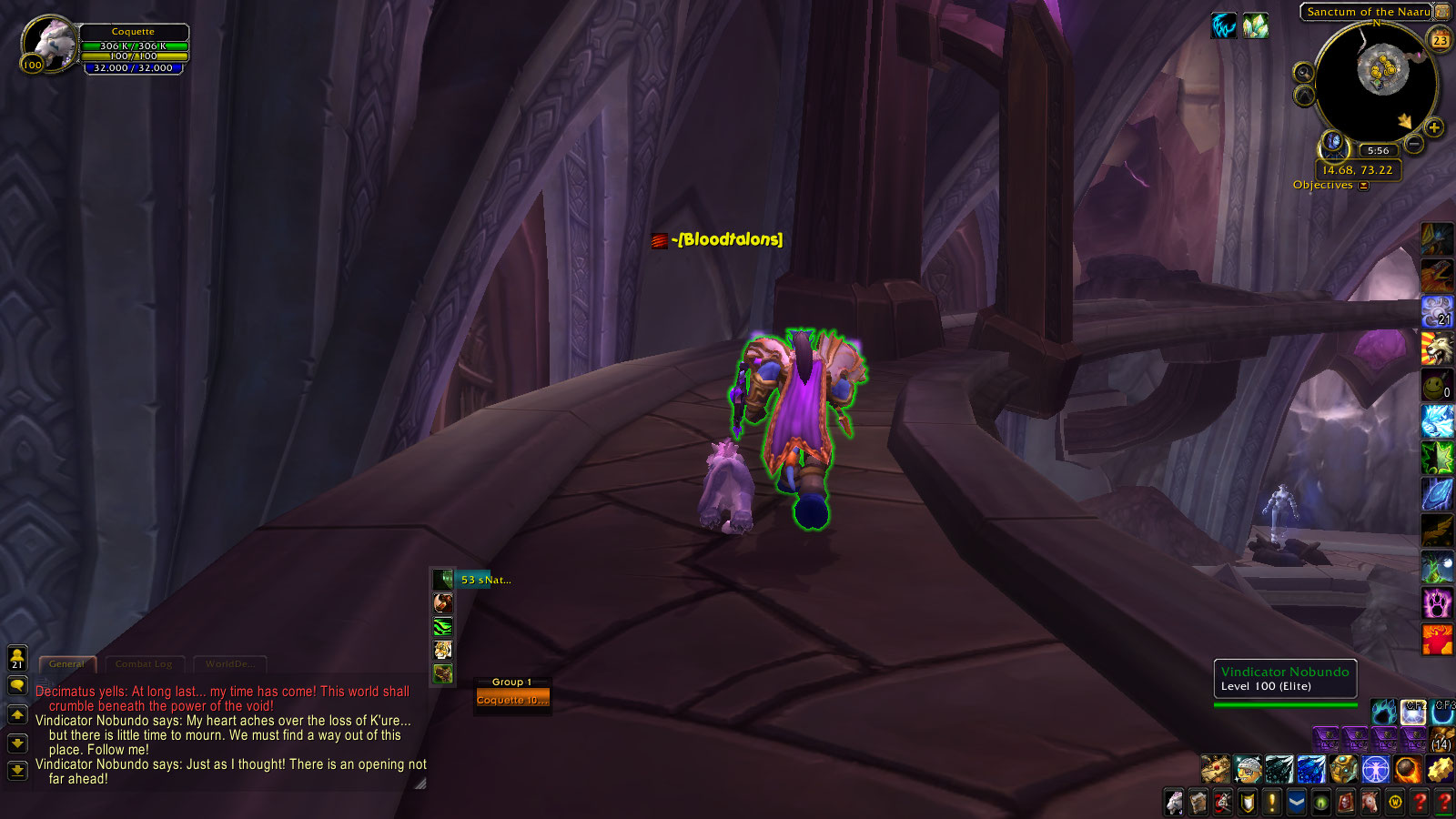
Task: Open the yellow exclamation quest log button
Action: [x=1272, y=803]
